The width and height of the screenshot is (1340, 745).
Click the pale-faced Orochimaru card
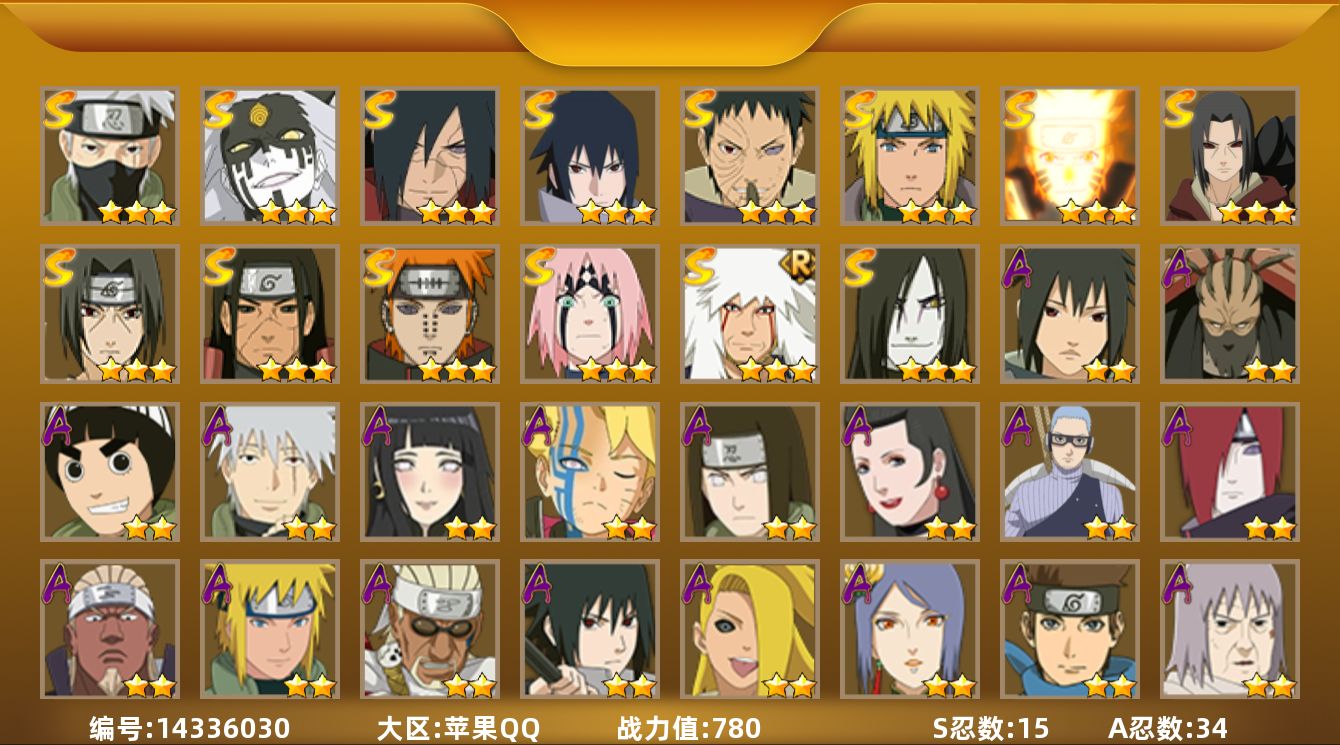coord(909,314)
